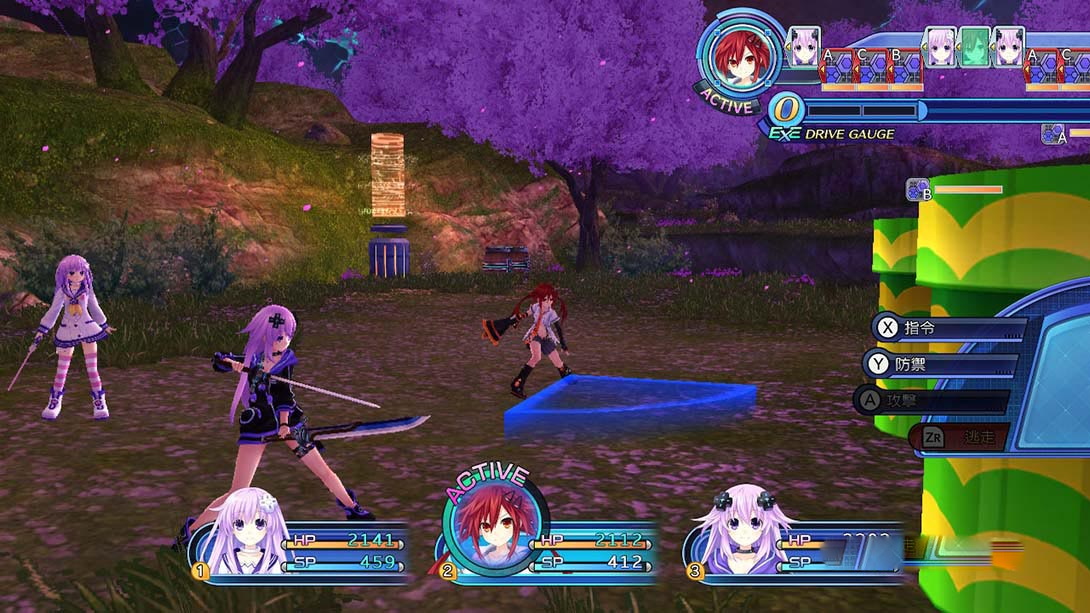This screenshot has width=1090, height=613.
Task: Select the active red-haired party member 2 panel
Action: point(550,550)
